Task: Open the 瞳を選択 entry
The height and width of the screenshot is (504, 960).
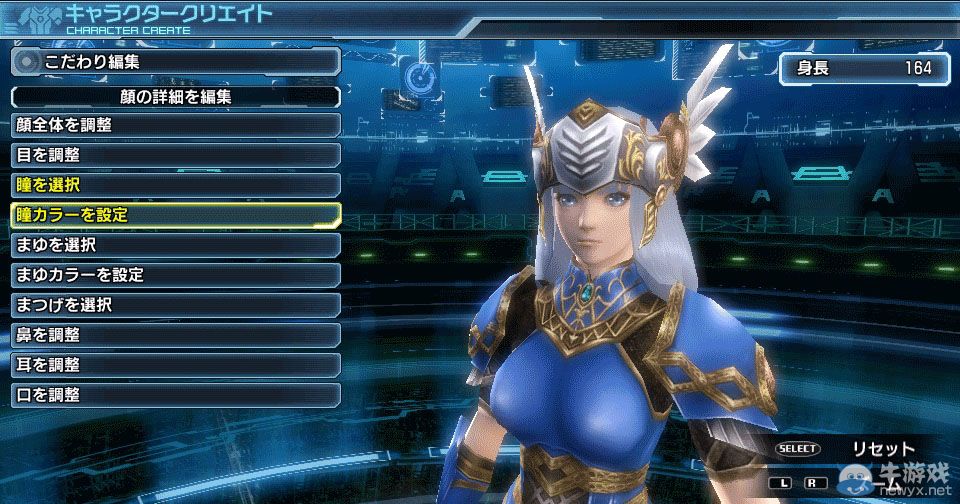Action: point(175,185)
